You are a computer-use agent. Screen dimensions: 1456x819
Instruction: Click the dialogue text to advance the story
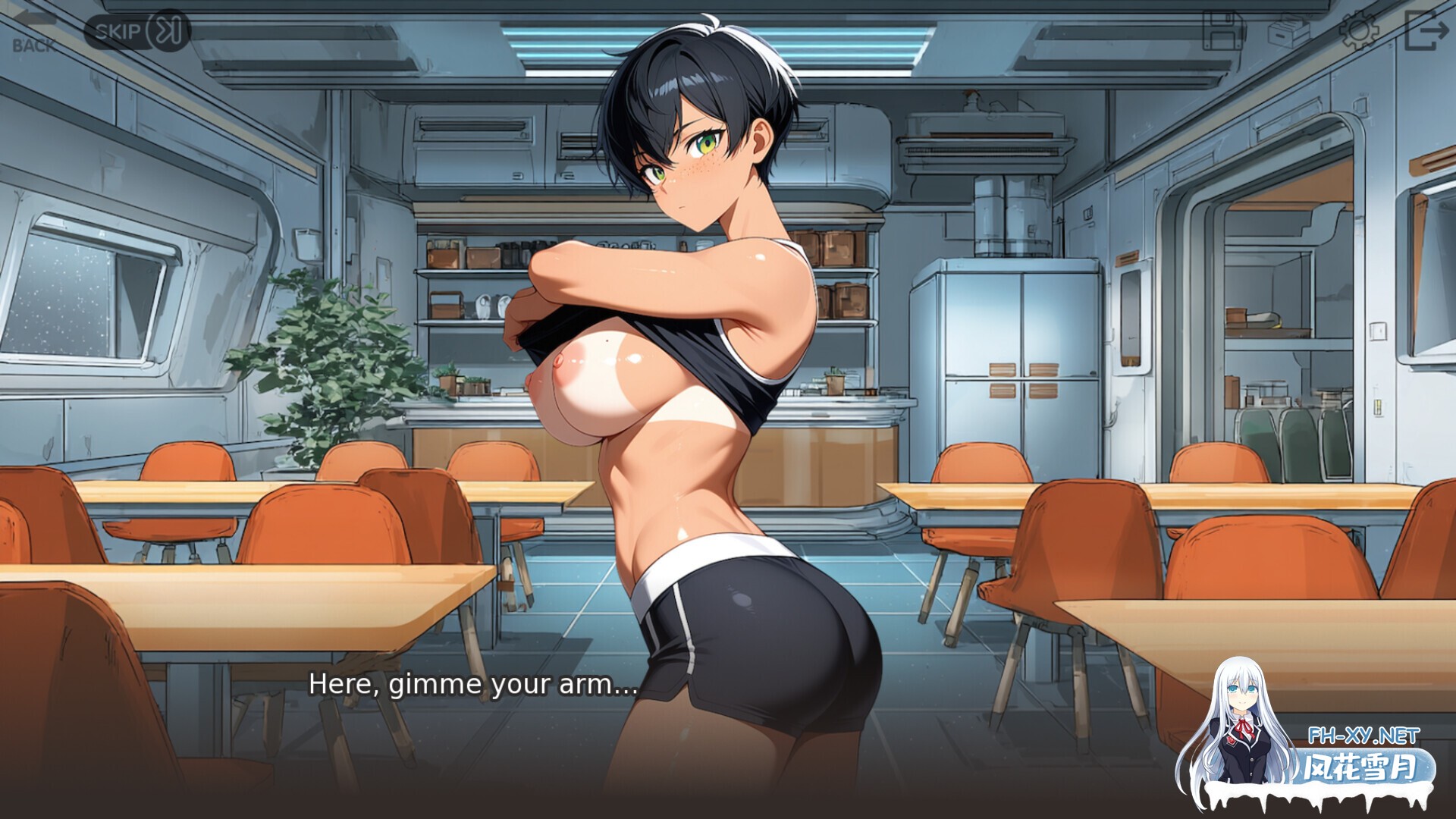(x=470, y=686)
